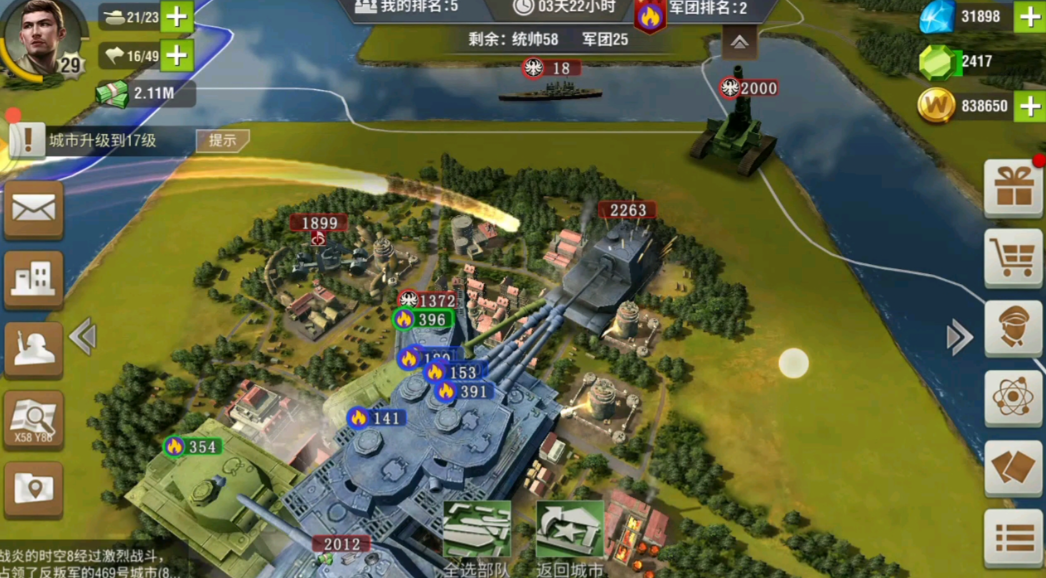Open the commander portrait profile
Viewport: 1046px width, 578px height.
(x=42, y=39)
